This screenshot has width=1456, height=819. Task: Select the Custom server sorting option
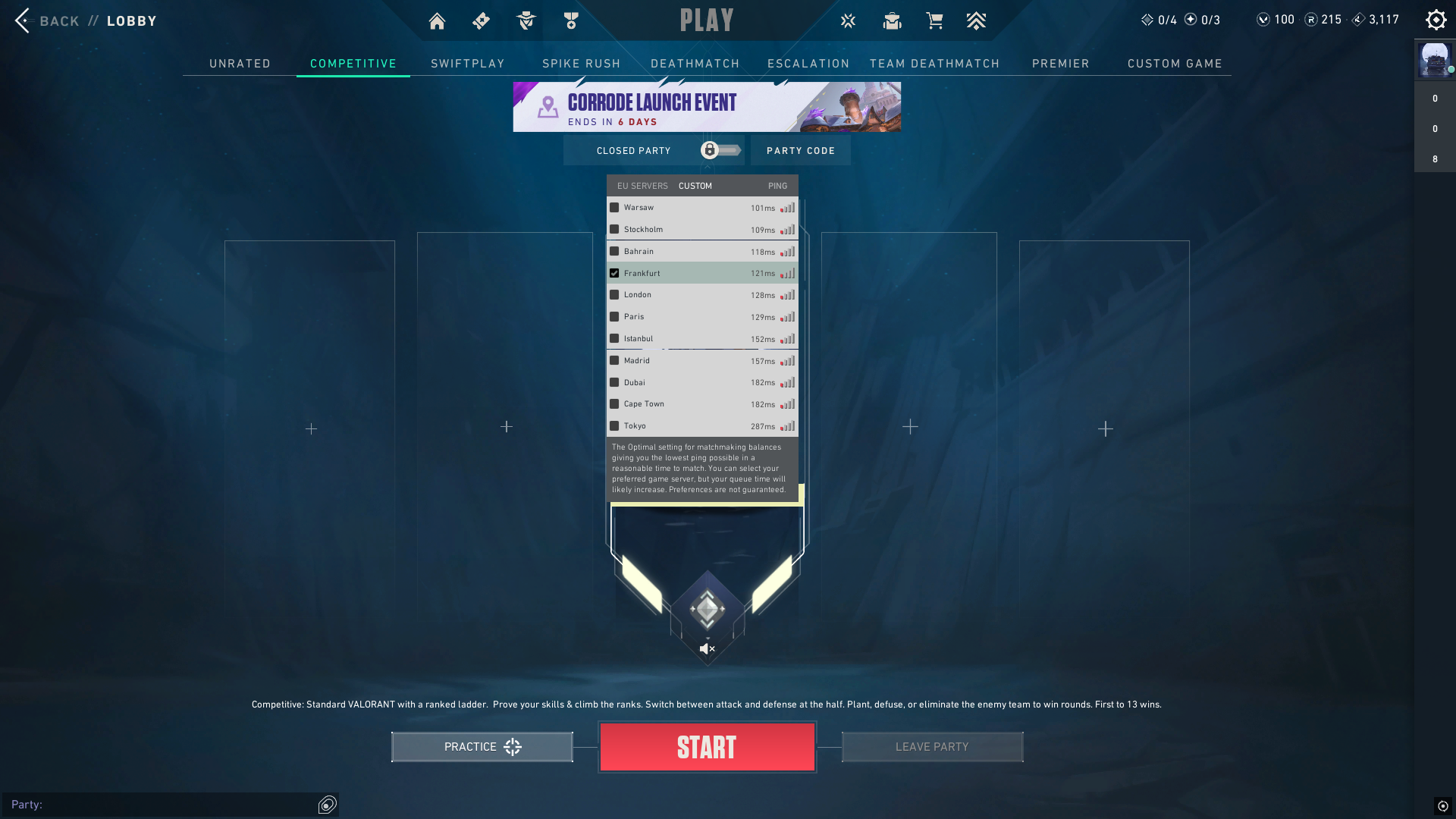[x=695, y=186]
